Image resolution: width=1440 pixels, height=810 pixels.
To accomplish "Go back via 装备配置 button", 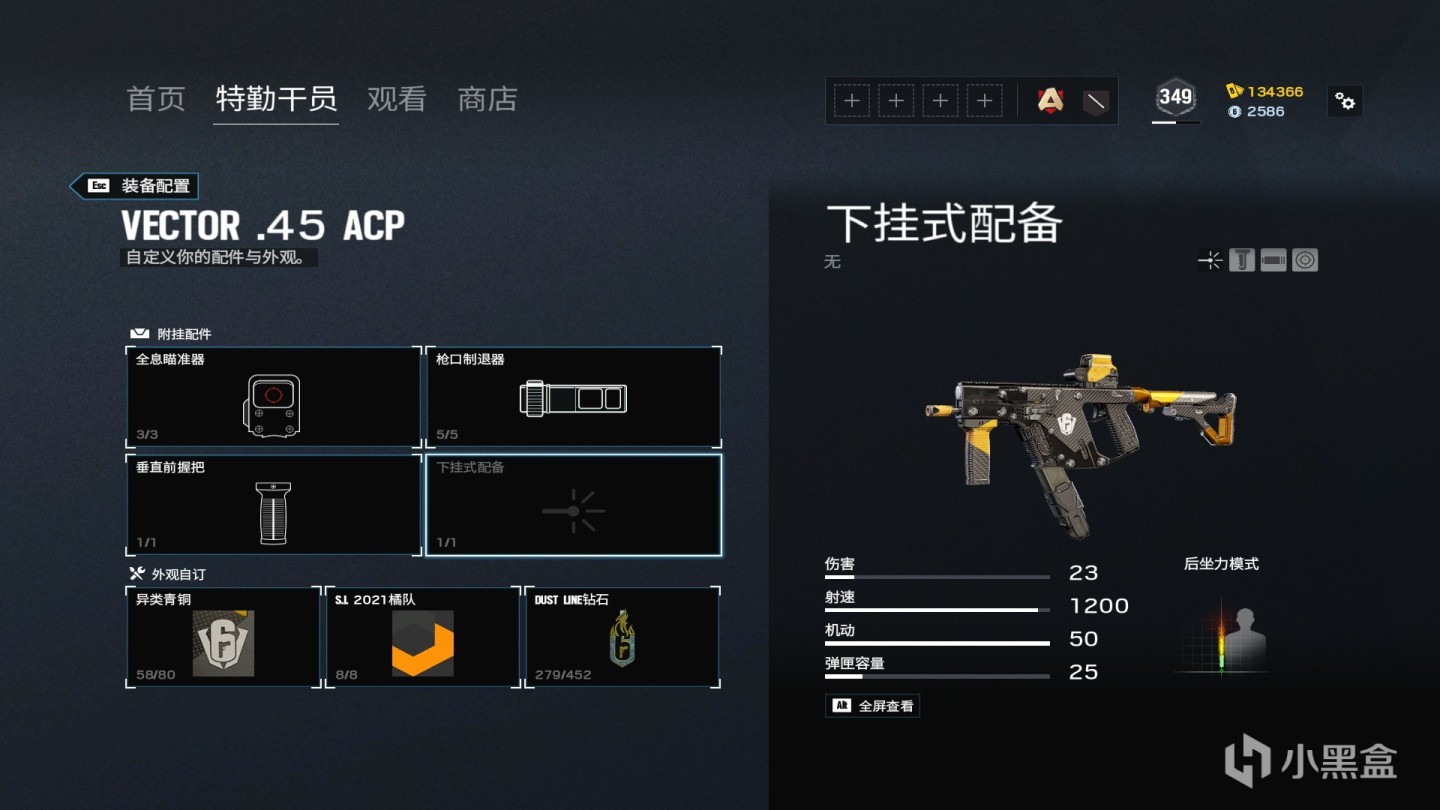I will 134,186.
